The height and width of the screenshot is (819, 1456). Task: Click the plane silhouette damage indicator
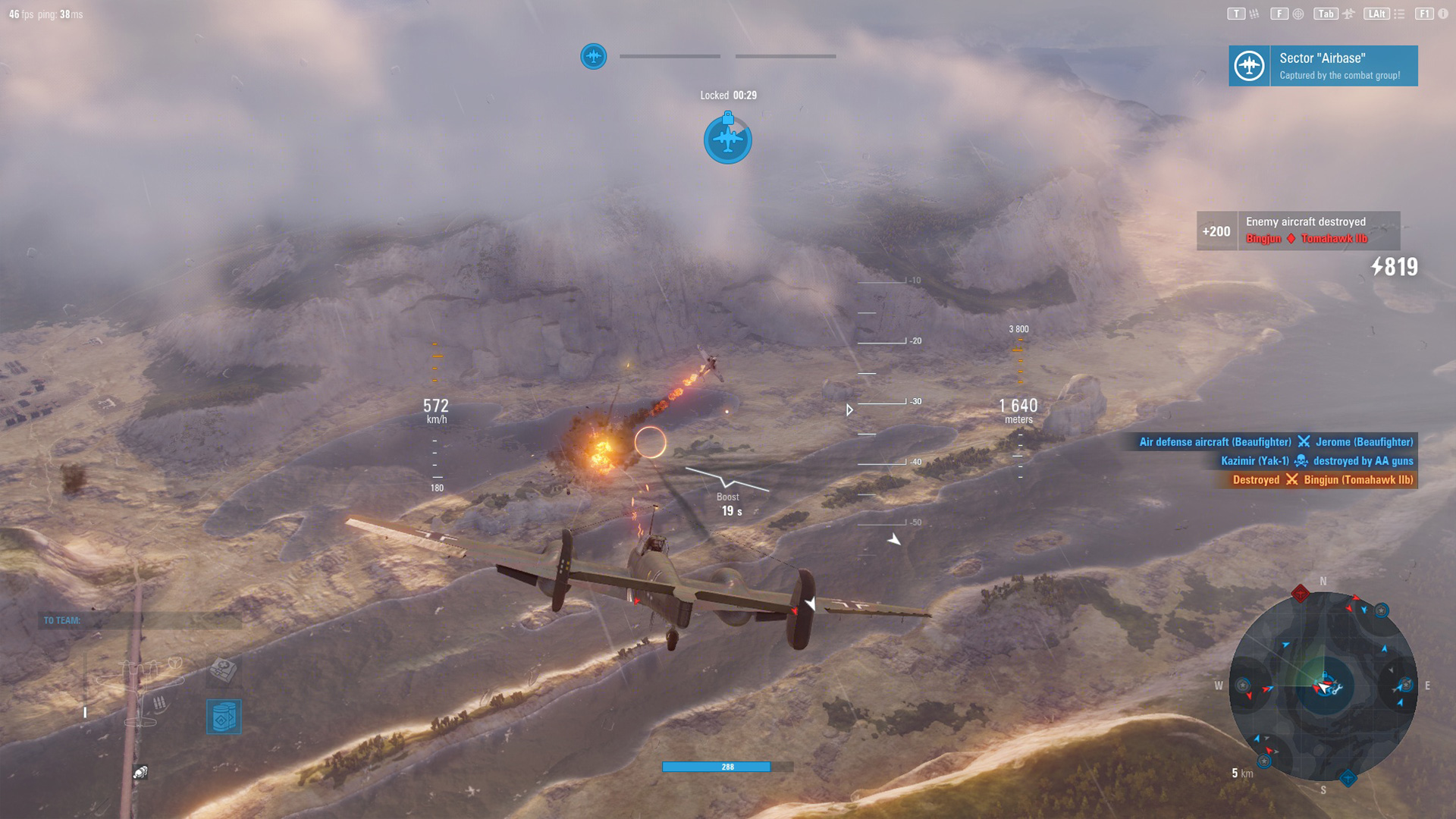[137, 687]
